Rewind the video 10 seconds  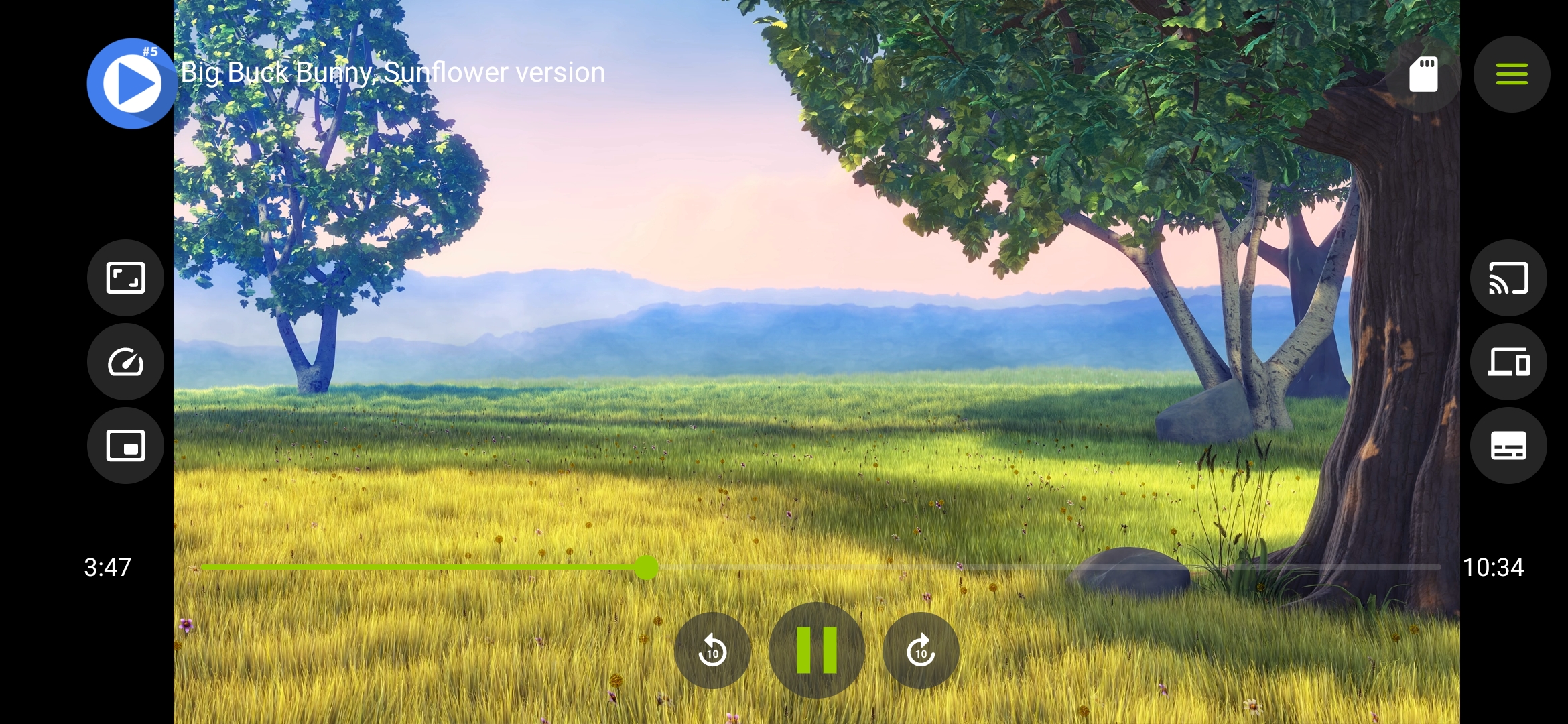tap(712, 650)
